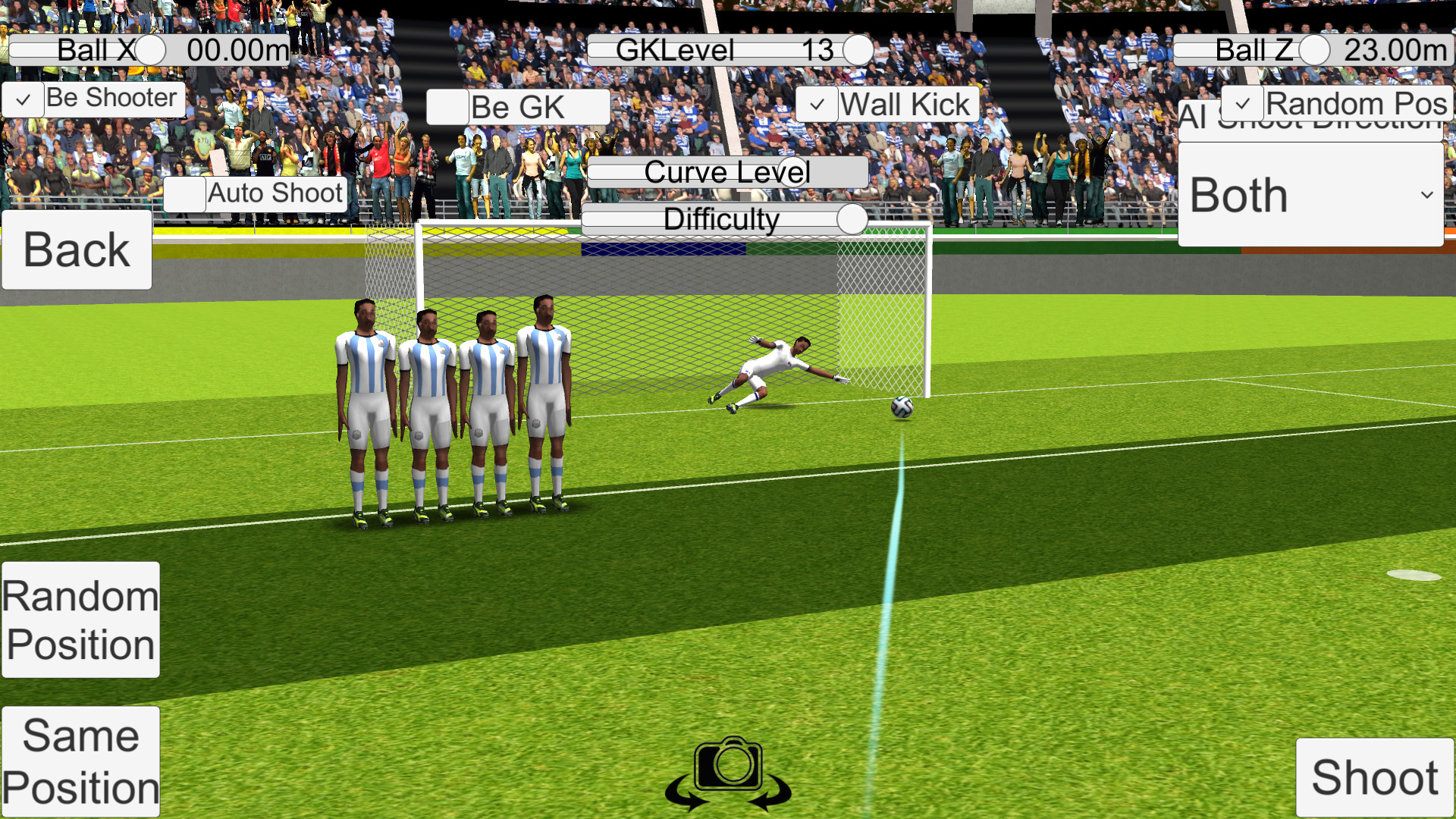
Task: Choose Random Position
Action: click(x=80, y=620)
